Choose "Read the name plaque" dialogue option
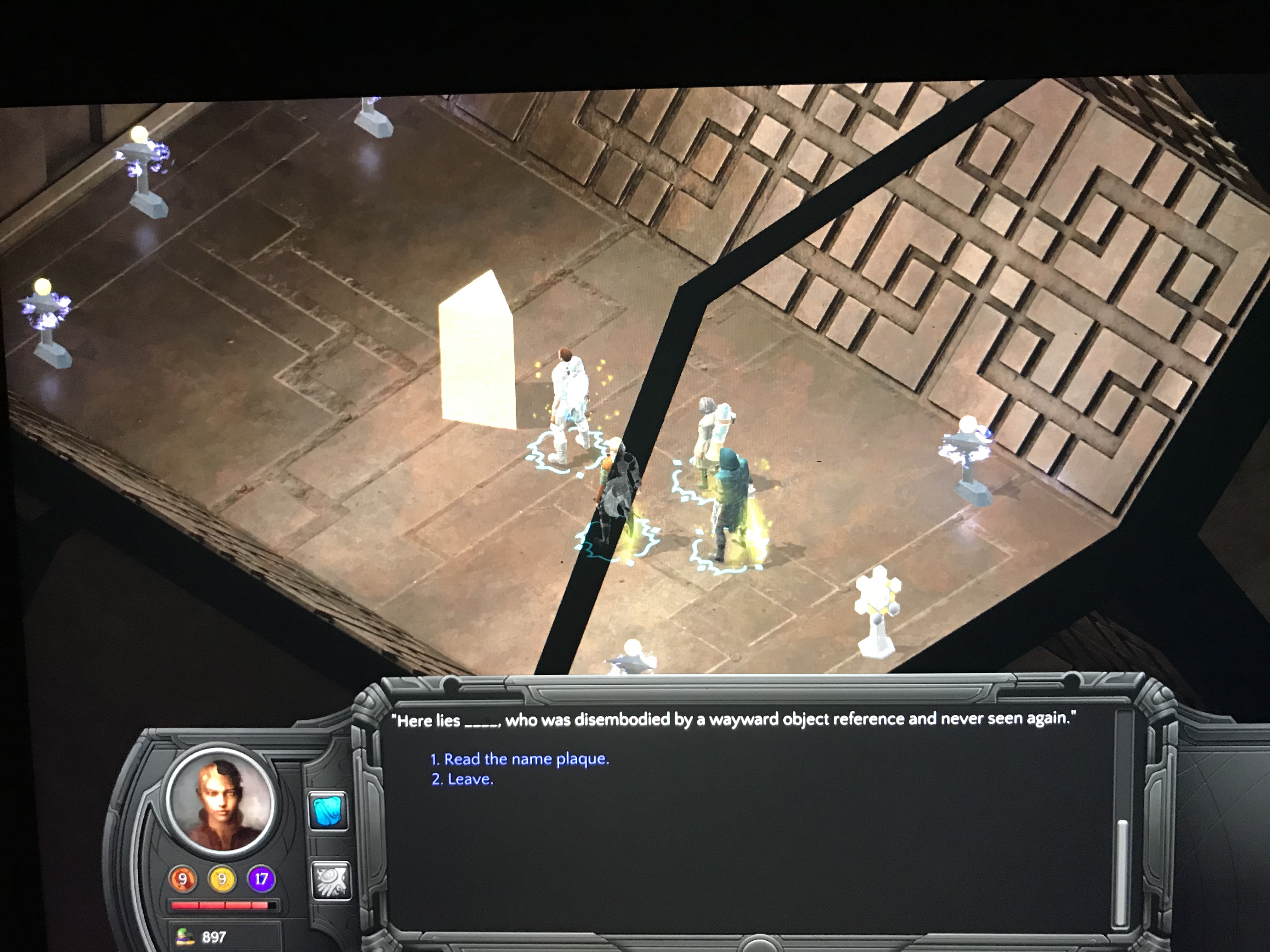The width and height of the screenshot is (1270, 952). (x=520, y=759)
